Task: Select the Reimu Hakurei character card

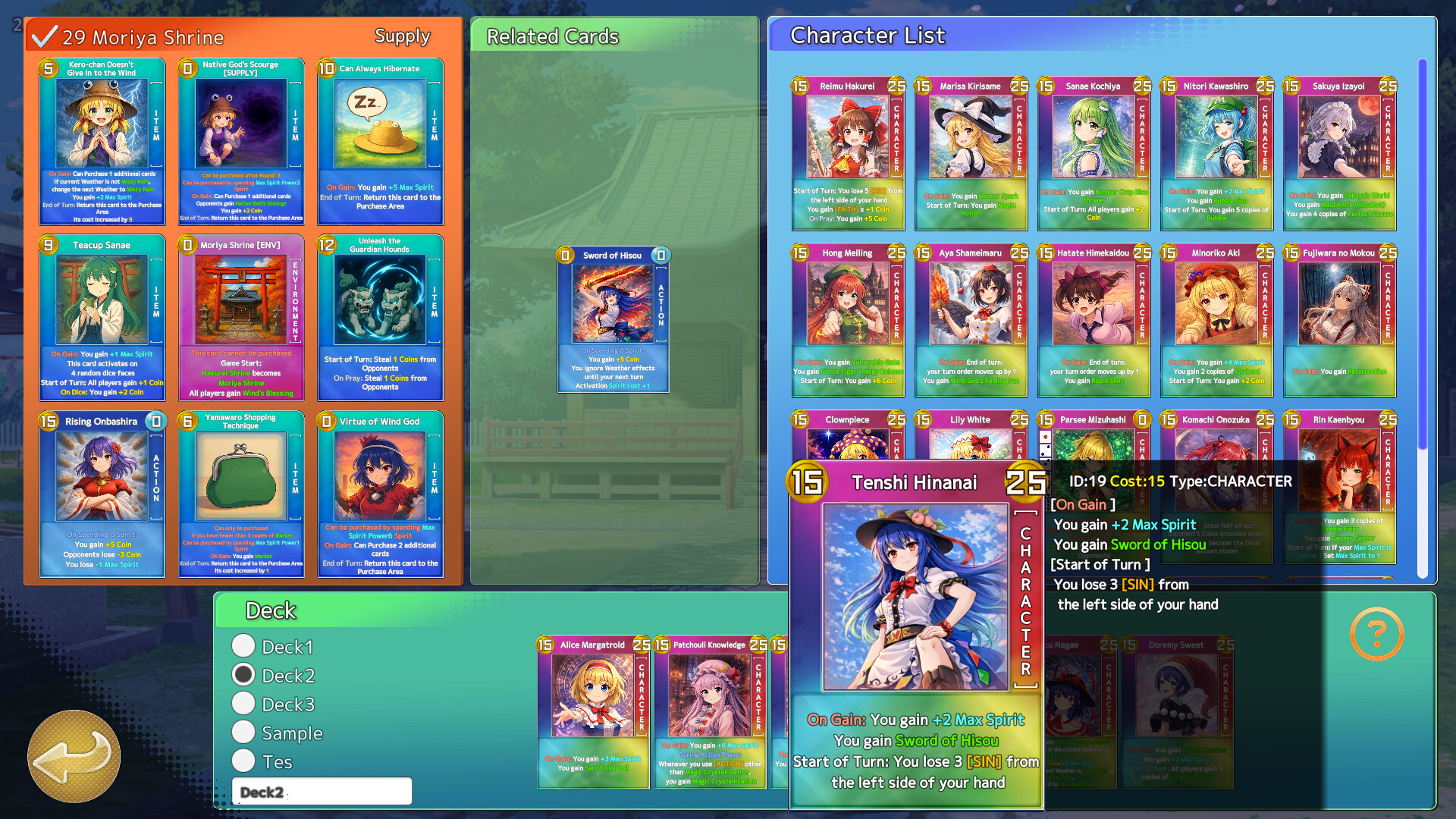Action: (x=848, y=152)
